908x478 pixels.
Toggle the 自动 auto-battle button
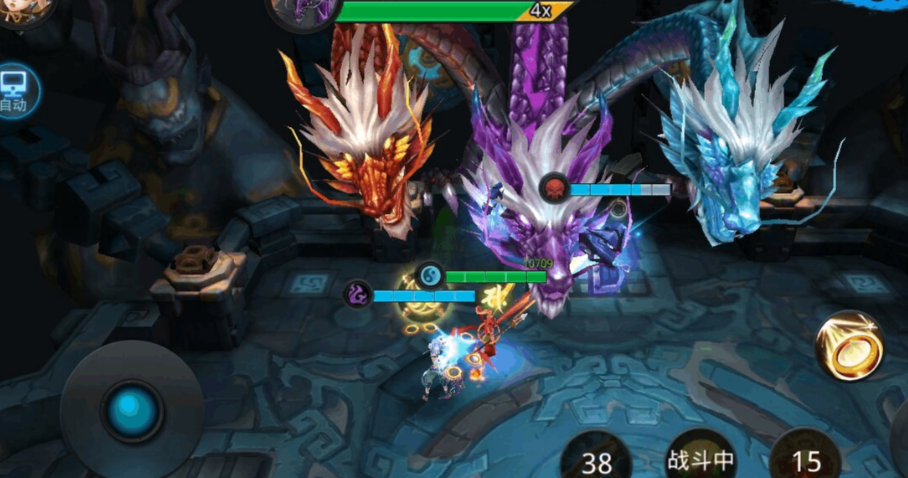click(14, 90)
